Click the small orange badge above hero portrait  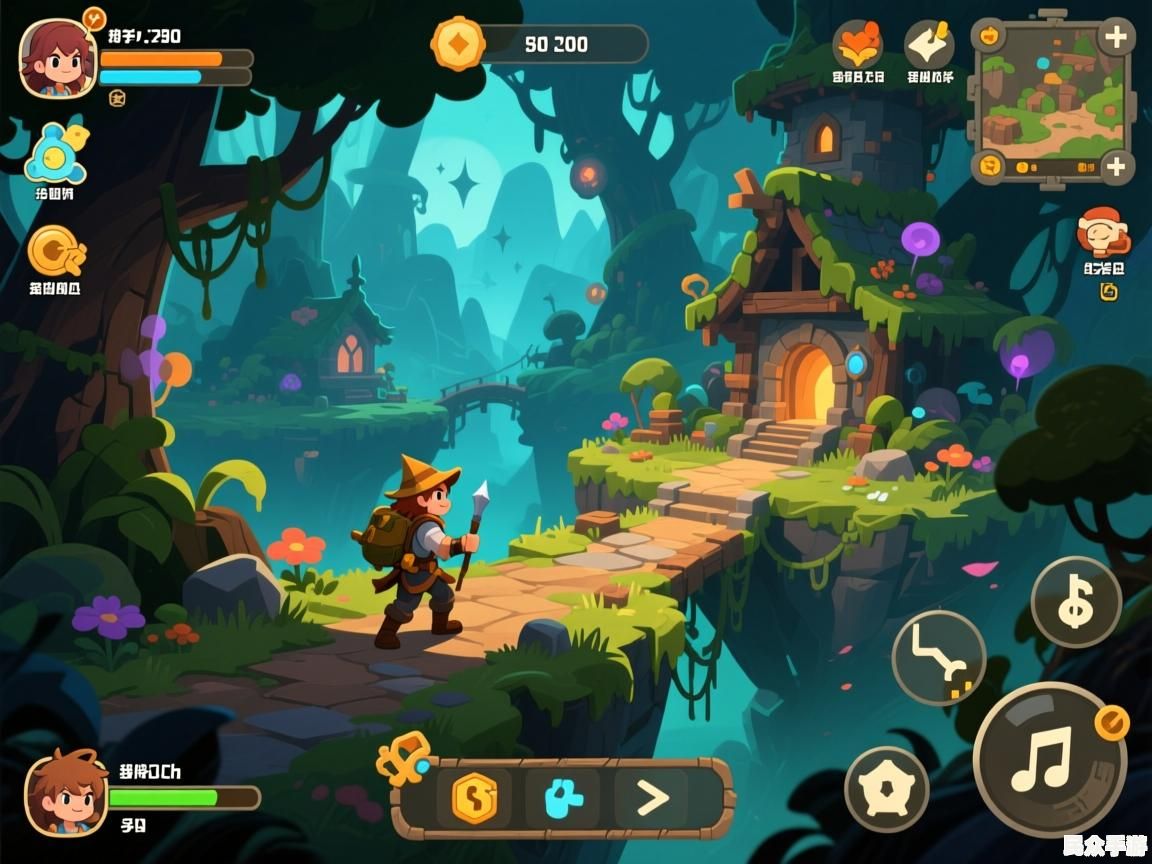93,17
